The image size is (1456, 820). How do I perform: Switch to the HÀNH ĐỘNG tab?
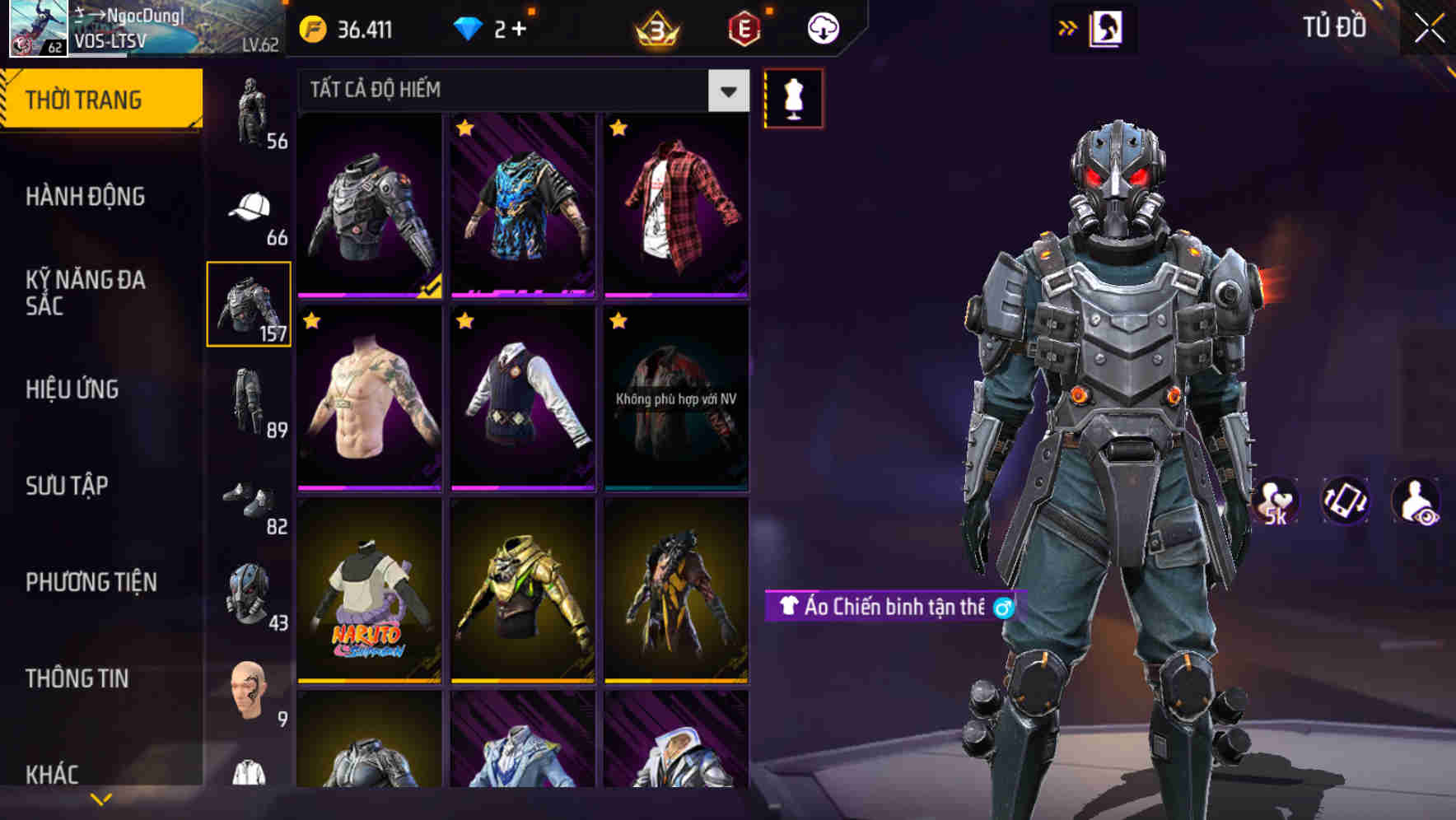85,196
